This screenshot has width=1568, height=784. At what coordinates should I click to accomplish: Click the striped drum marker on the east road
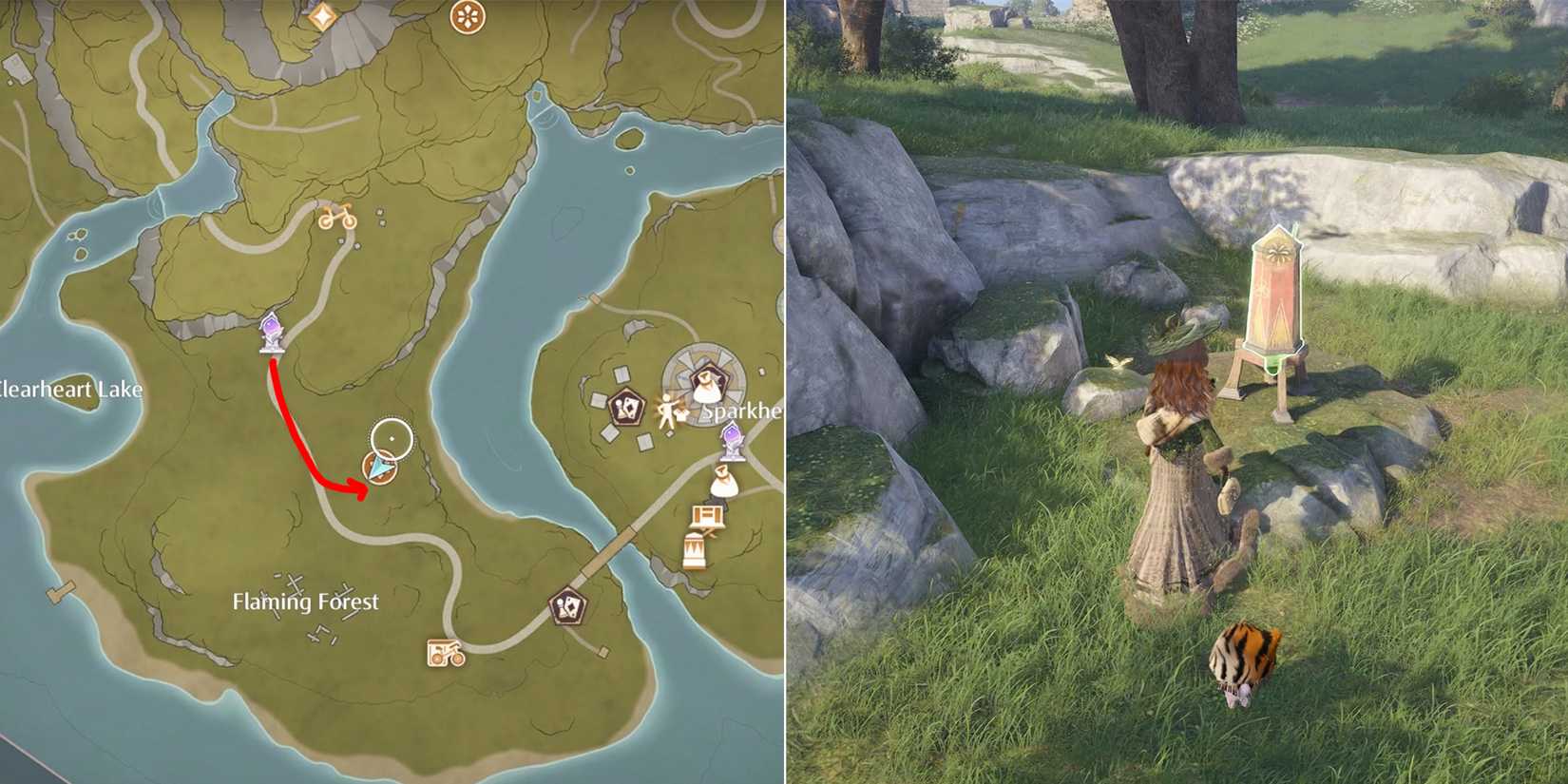point(694,549)
